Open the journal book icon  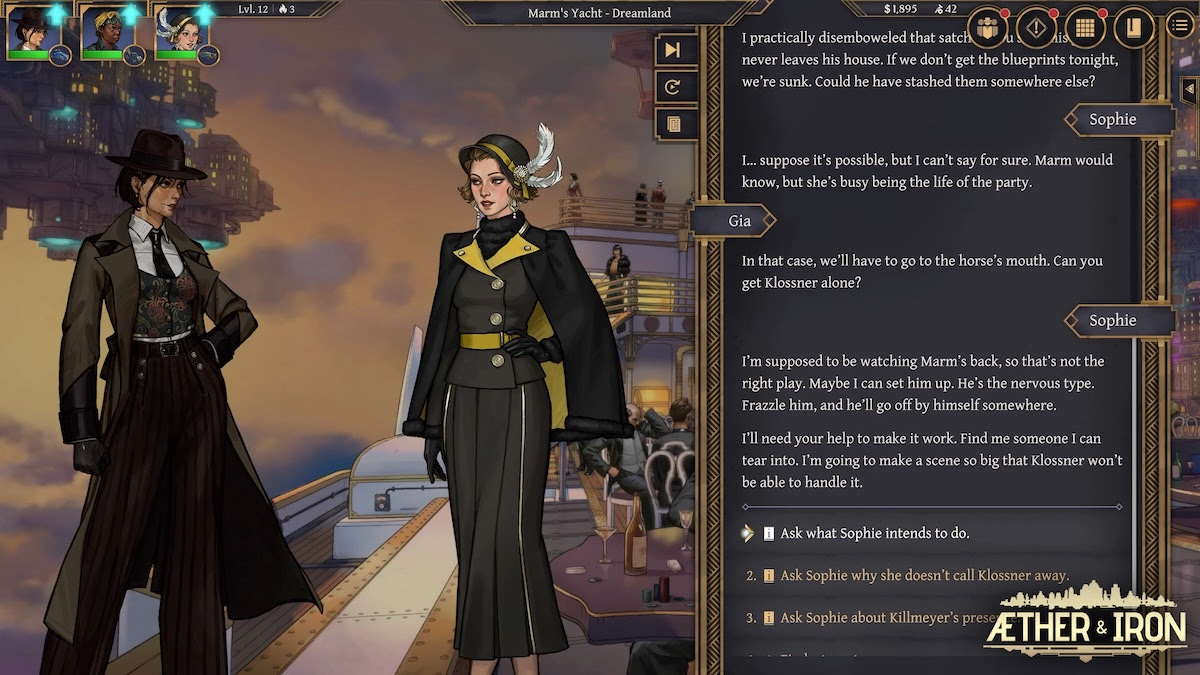[x=1133, y=27]
